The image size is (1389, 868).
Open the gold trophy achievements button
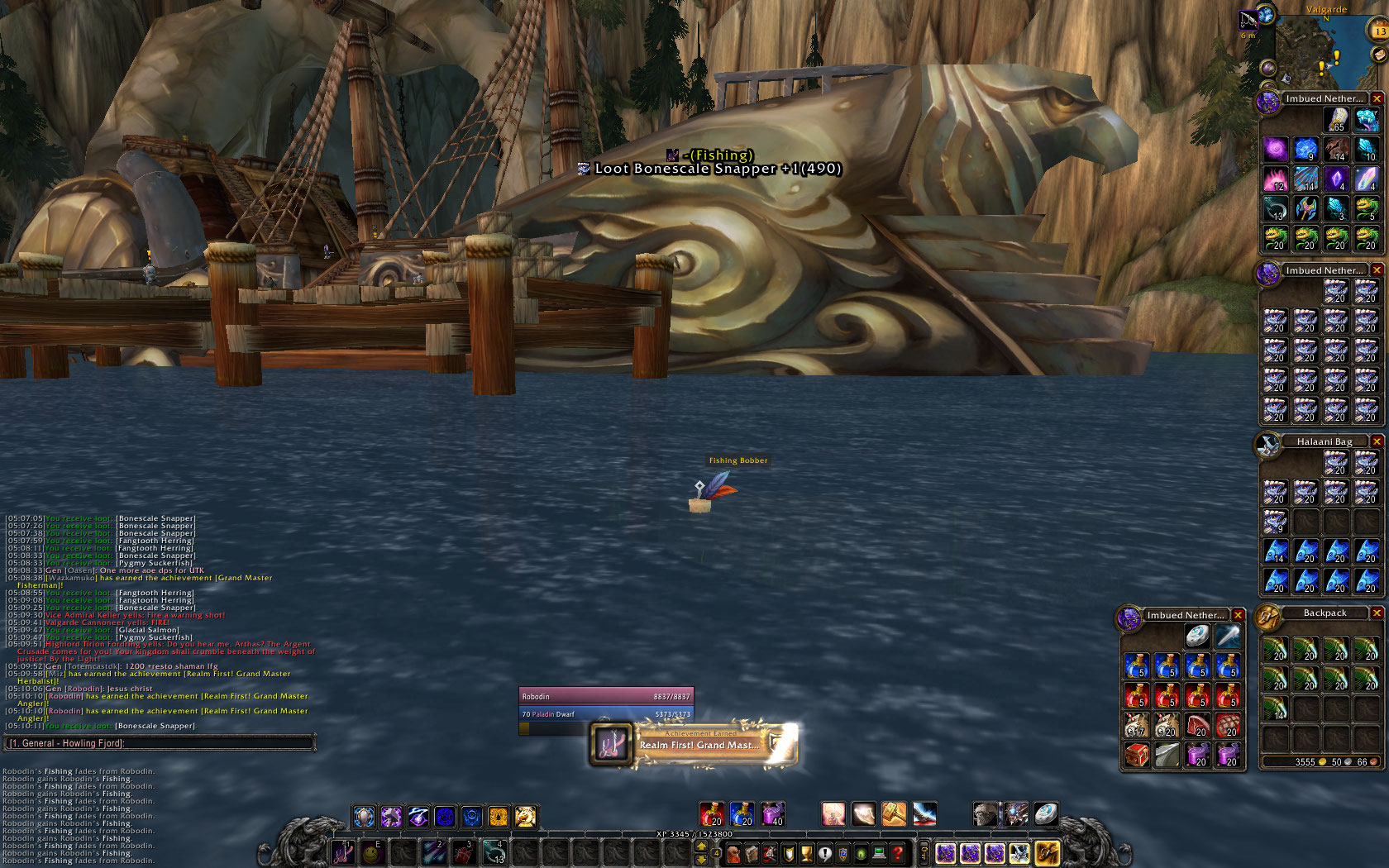point(806,853)
